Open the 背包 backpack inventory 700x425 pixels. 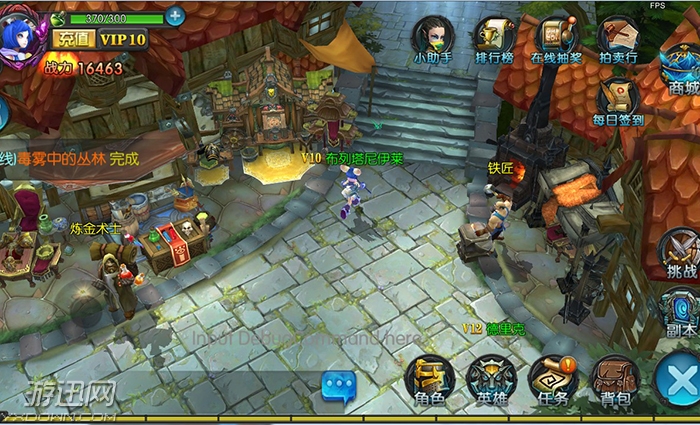coord(616,380)
